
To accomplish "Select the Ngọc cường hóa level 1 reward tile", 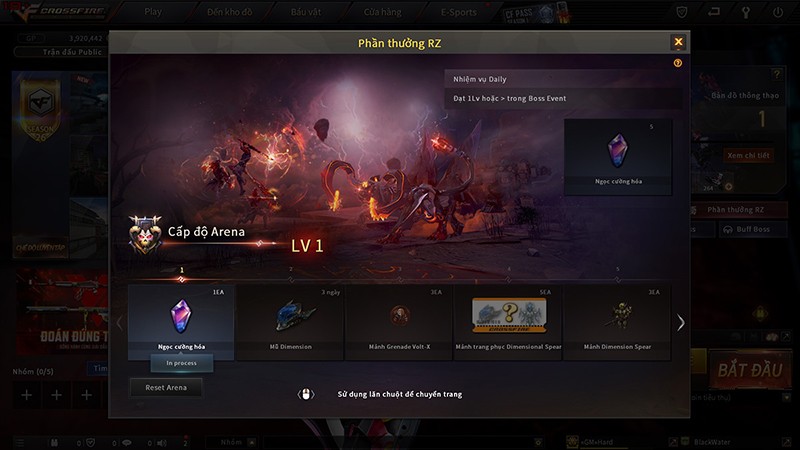I will click(181, 317).
